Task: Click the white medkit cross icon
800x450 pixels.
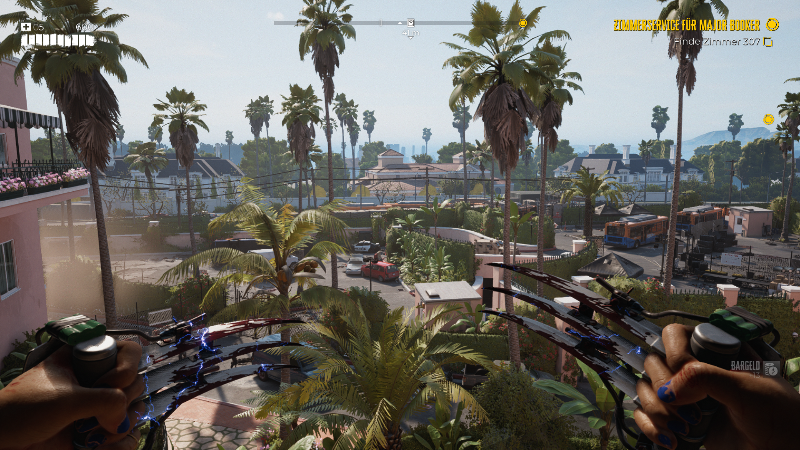Action: point(25,27)
